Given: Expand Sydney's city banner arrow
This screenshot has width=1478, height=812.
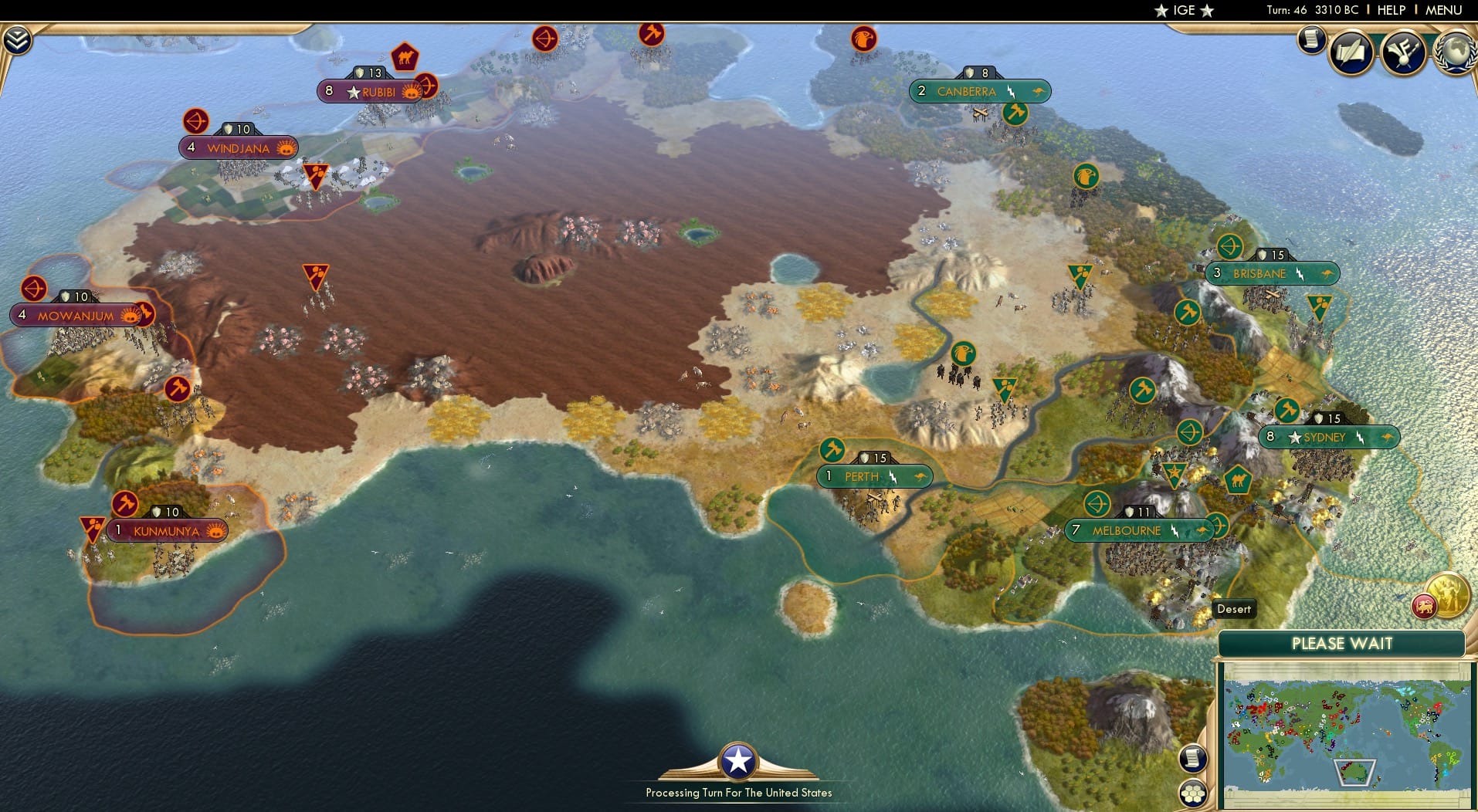Looking at the screenshot, I should click(x=1388, y=437).
